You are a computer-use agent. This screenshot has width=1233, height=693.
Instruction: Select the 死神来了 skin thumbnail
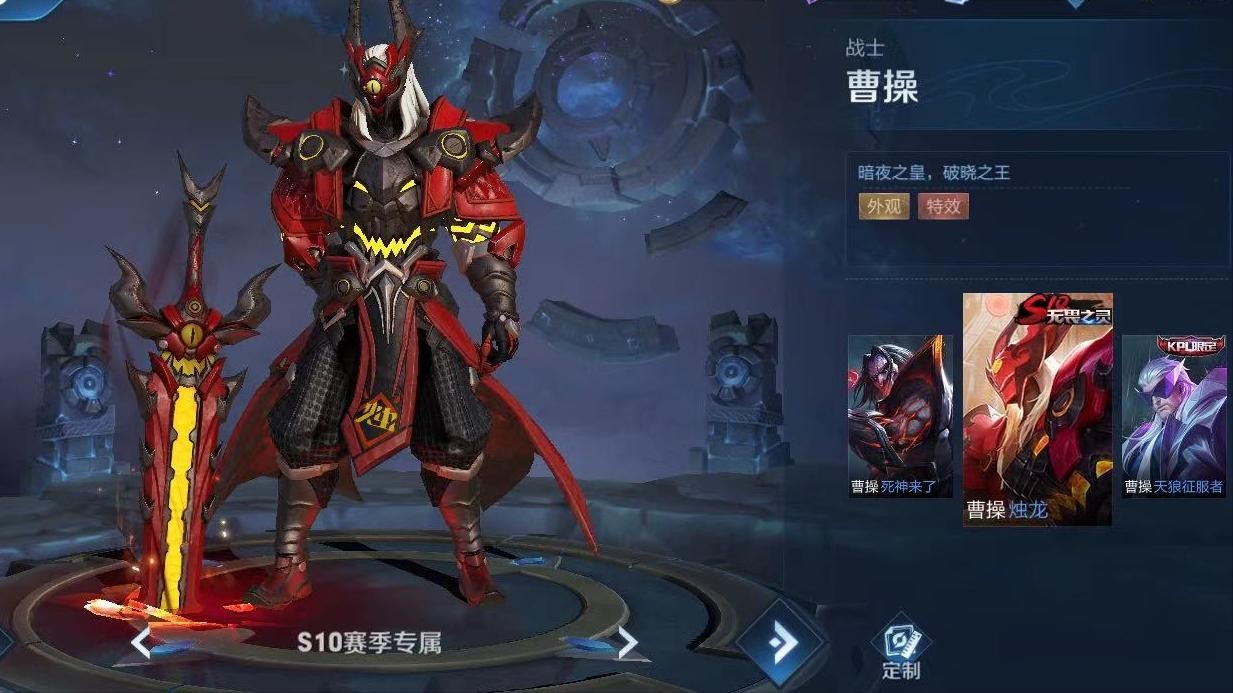click(x=899, y=415)
